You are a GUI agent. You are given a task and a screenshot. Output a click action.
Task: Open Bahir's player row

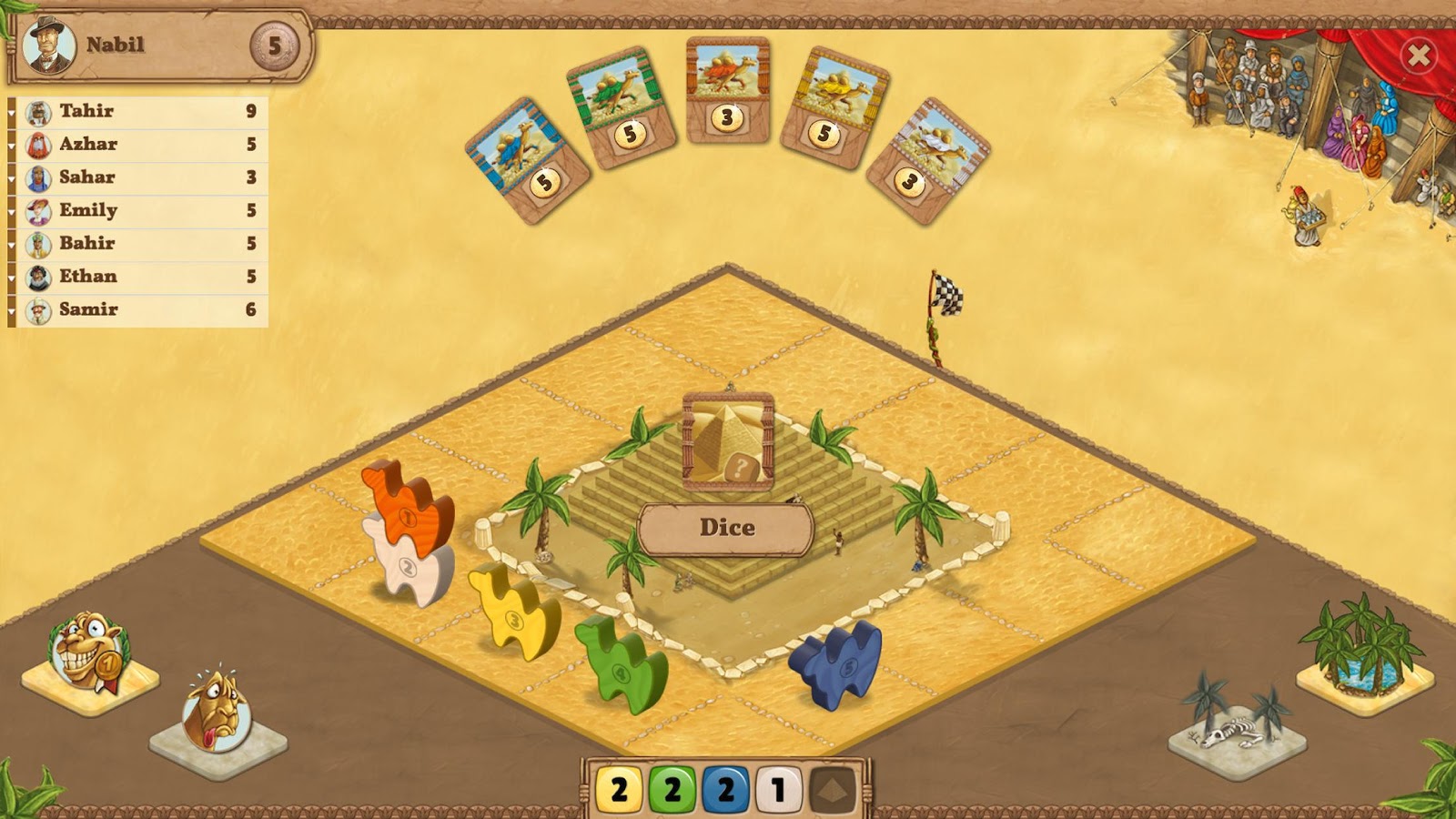pos(138,243)
